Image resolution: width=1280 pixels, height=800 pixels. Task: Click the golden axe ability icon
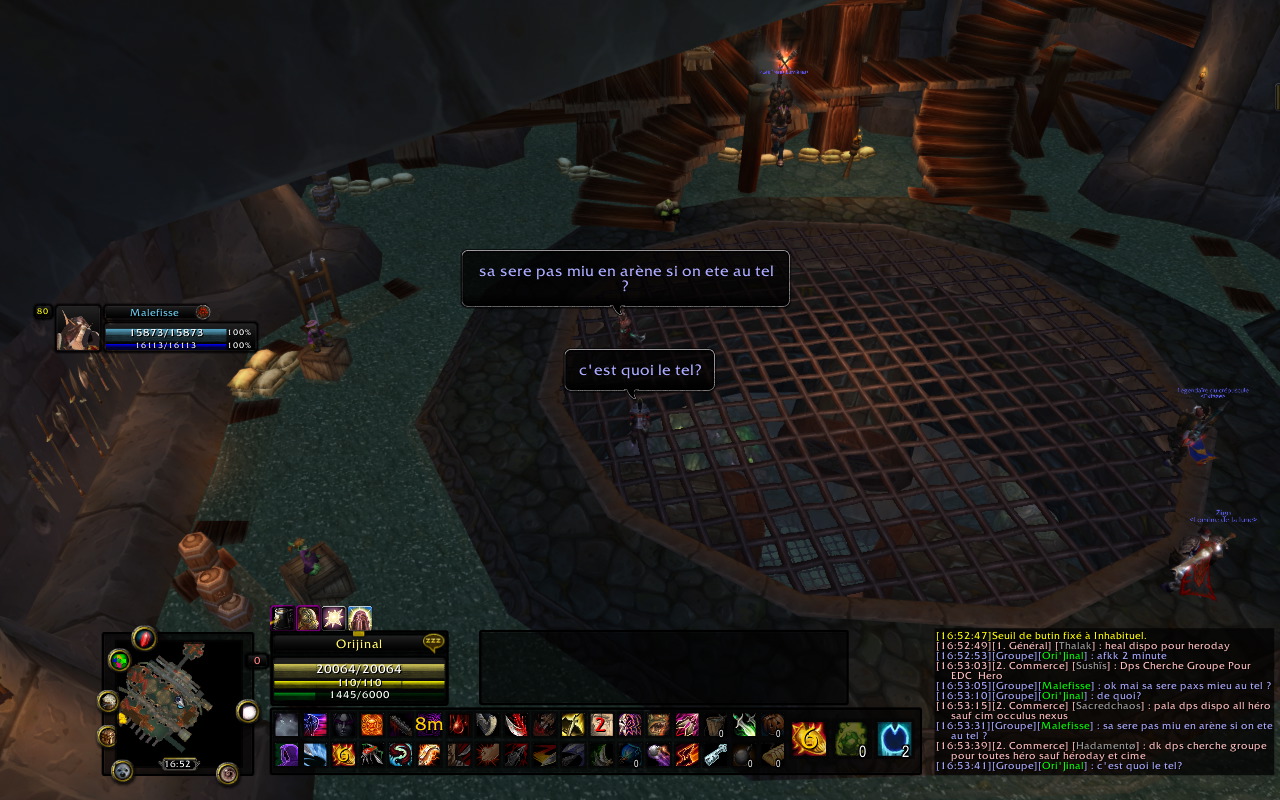(x=573, y=724)
